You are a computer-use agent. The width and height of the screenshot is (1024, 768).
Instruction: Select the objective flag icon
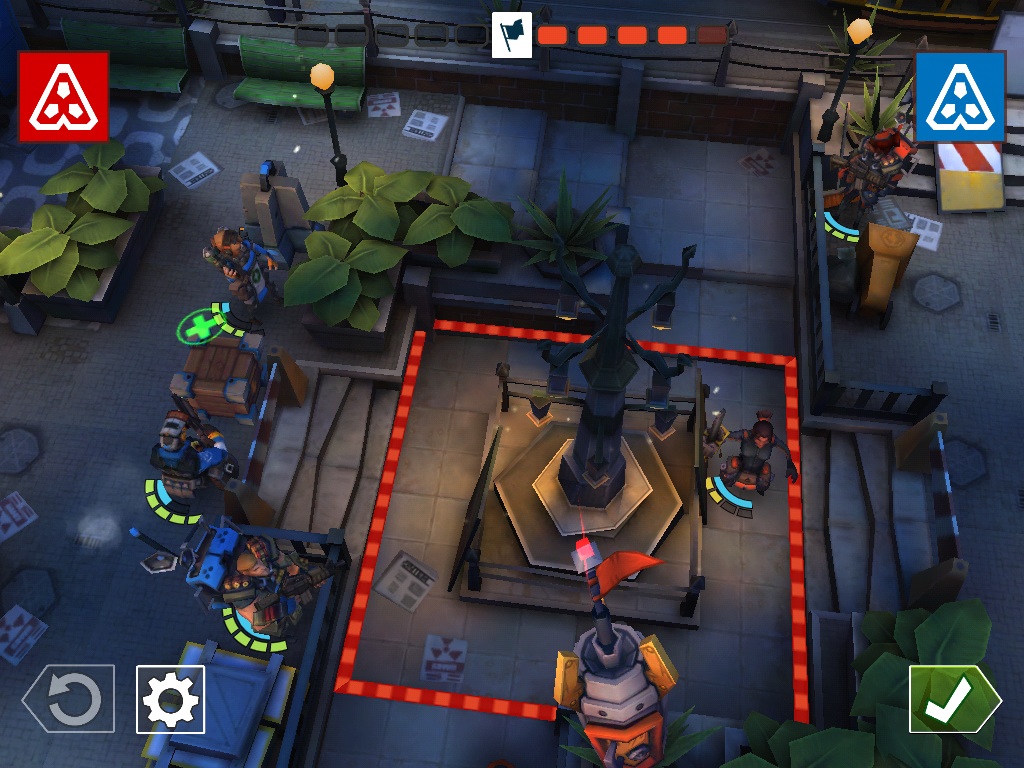point(512,35)
